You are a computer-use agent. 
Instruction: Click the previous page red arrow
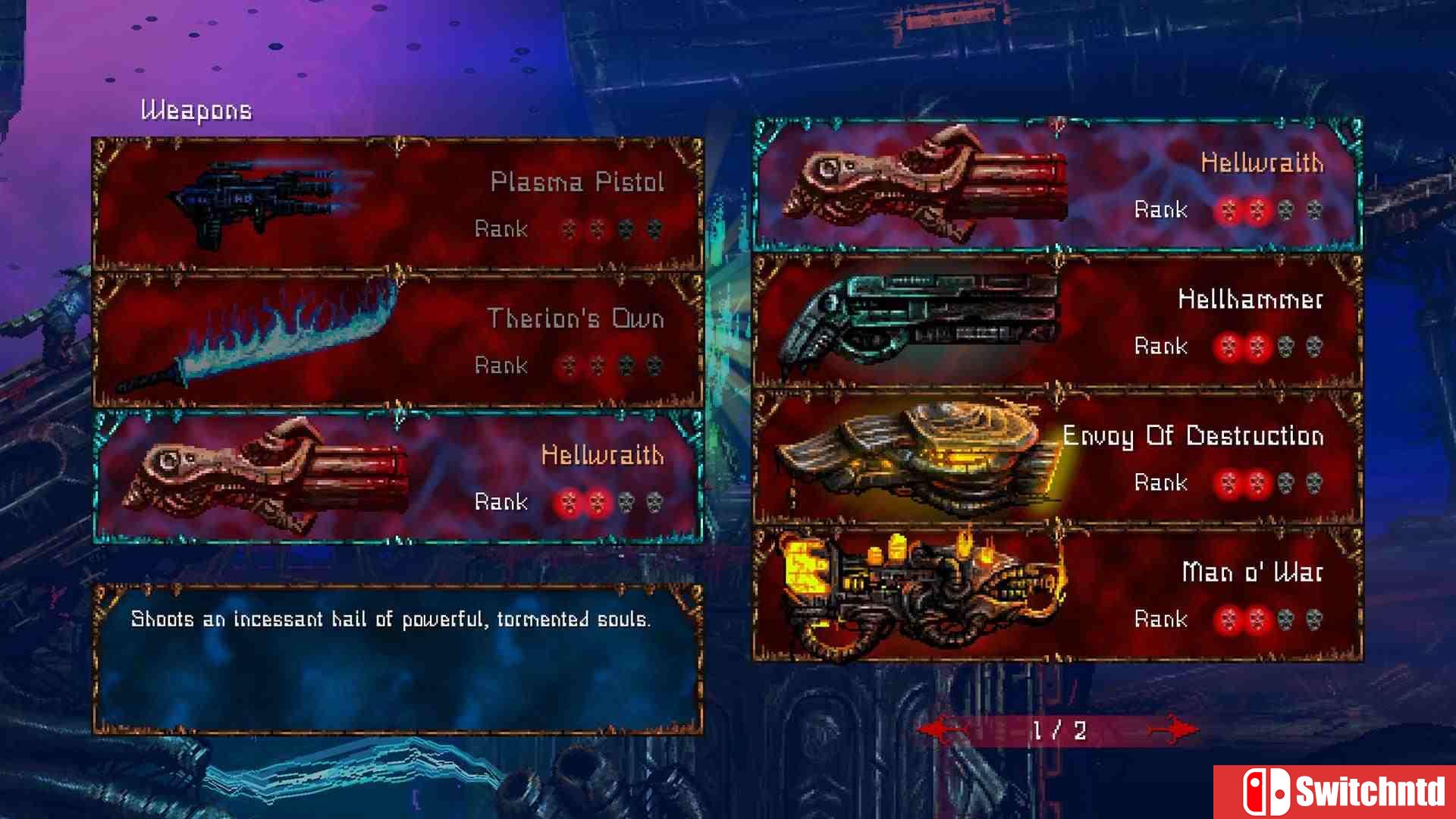coord(943,730)
